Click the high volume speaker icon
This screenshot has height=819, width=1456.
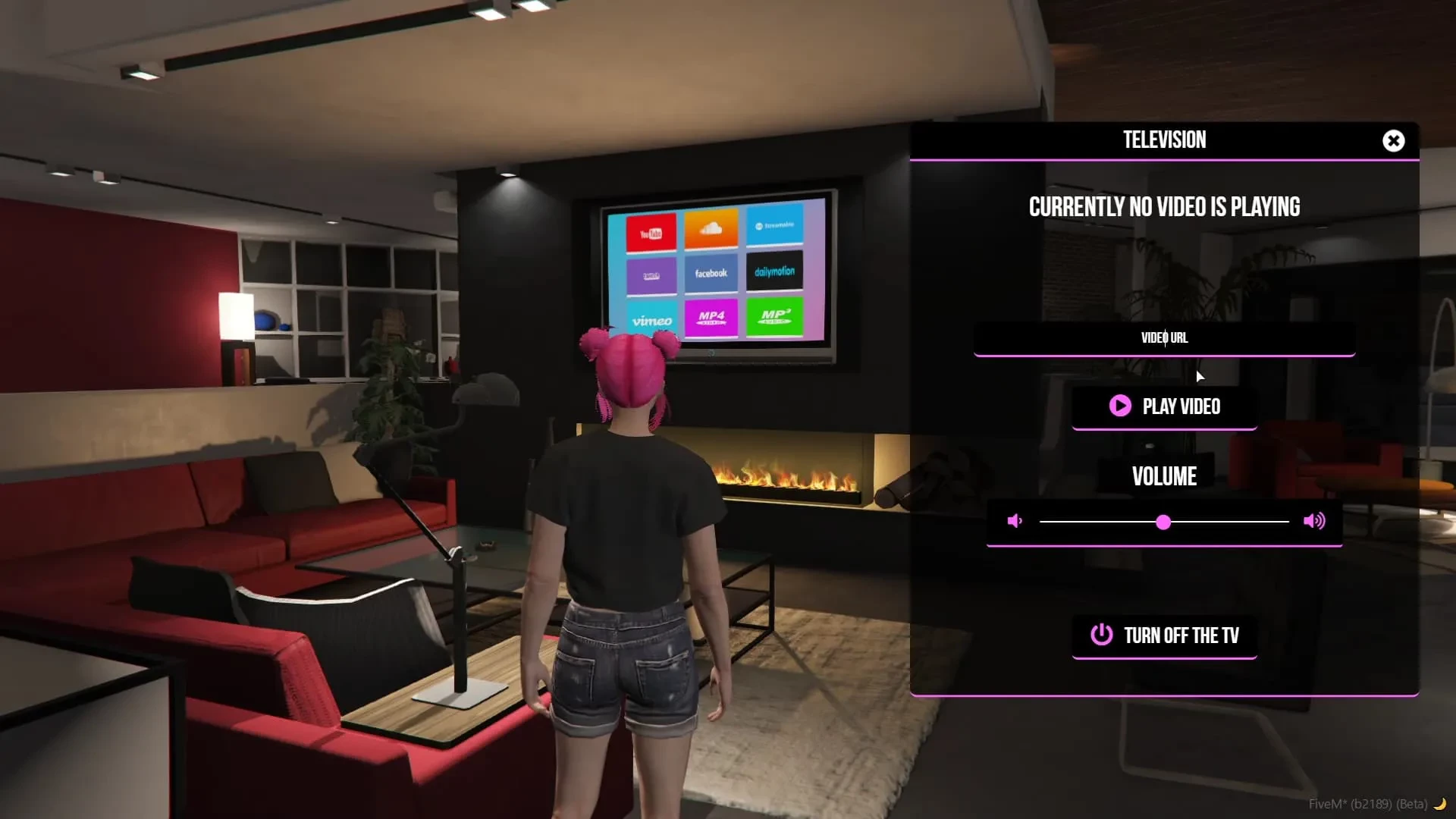point(1314,521)
